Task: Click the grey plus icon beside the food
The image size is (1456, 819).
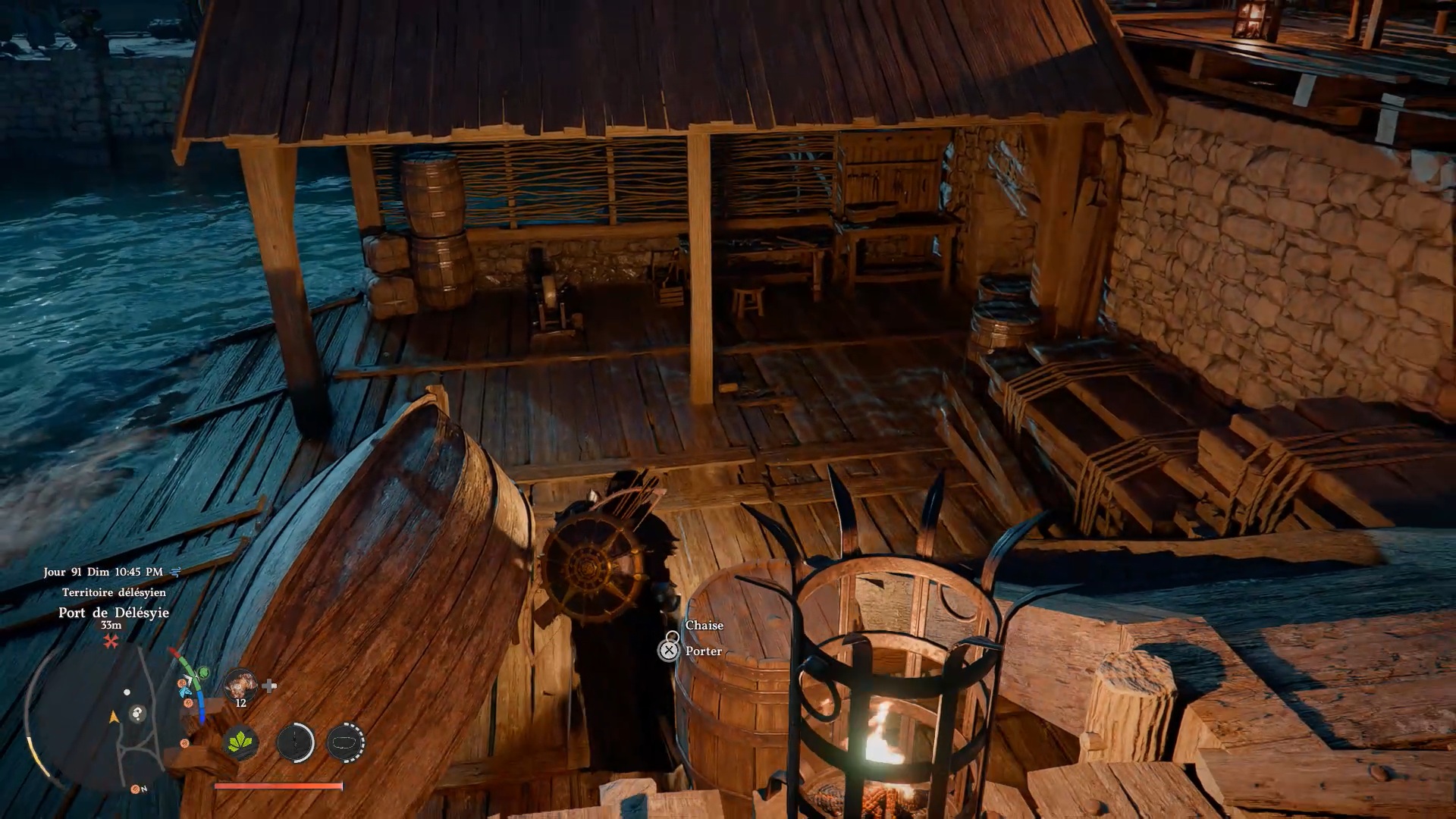Action: 269,686
